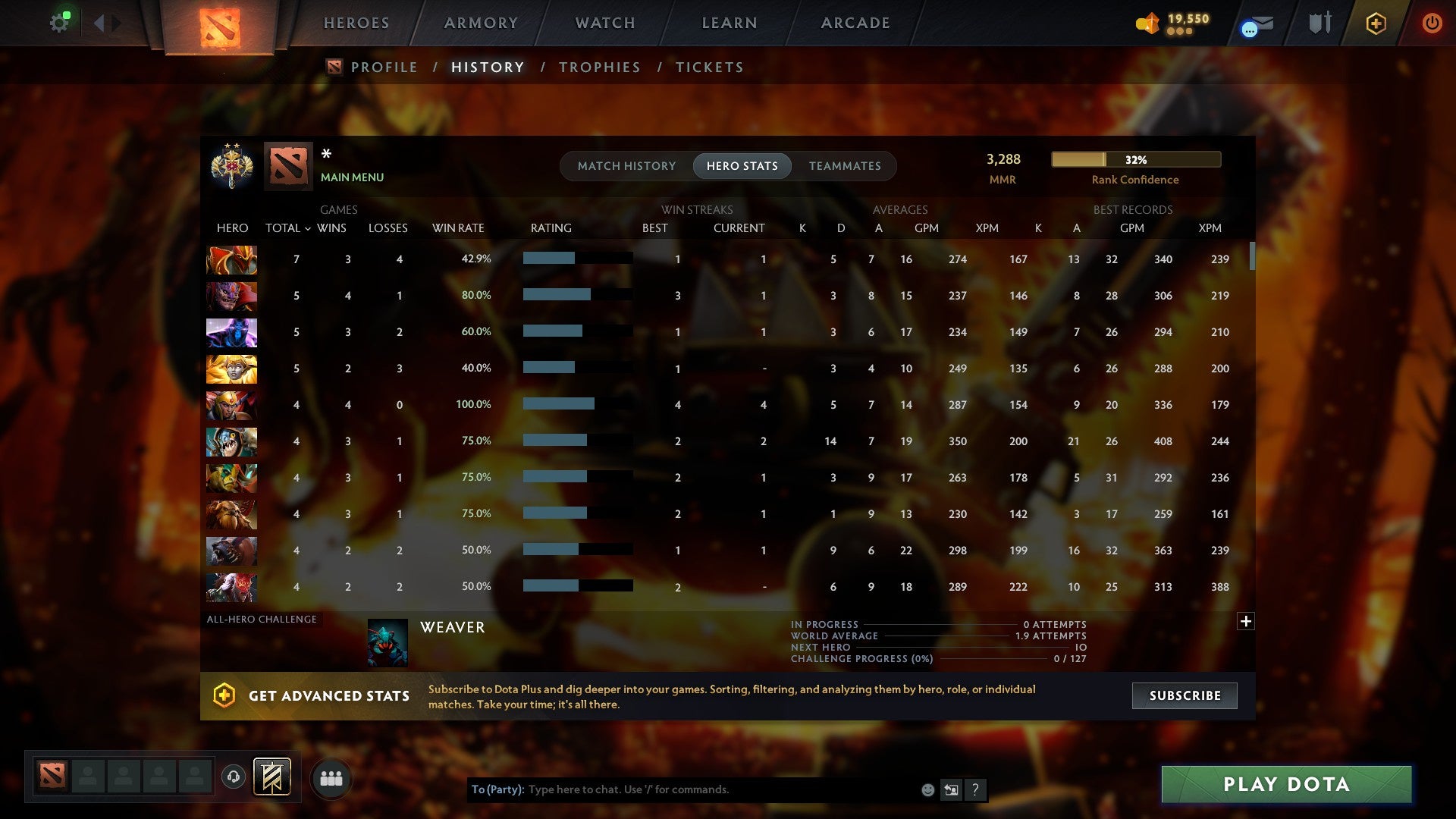The image size is (1456, 819).
Task: Open the friends list icon near party slots
Action: pyautogui.click(x=331, y=778)
